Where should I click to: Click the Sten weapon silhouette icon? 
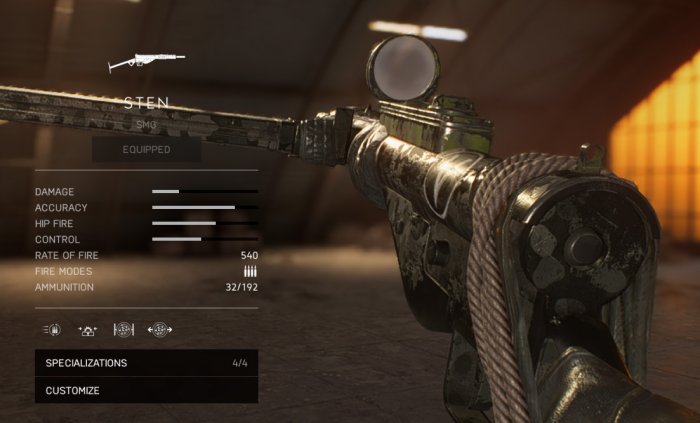[x=146, y=62]
